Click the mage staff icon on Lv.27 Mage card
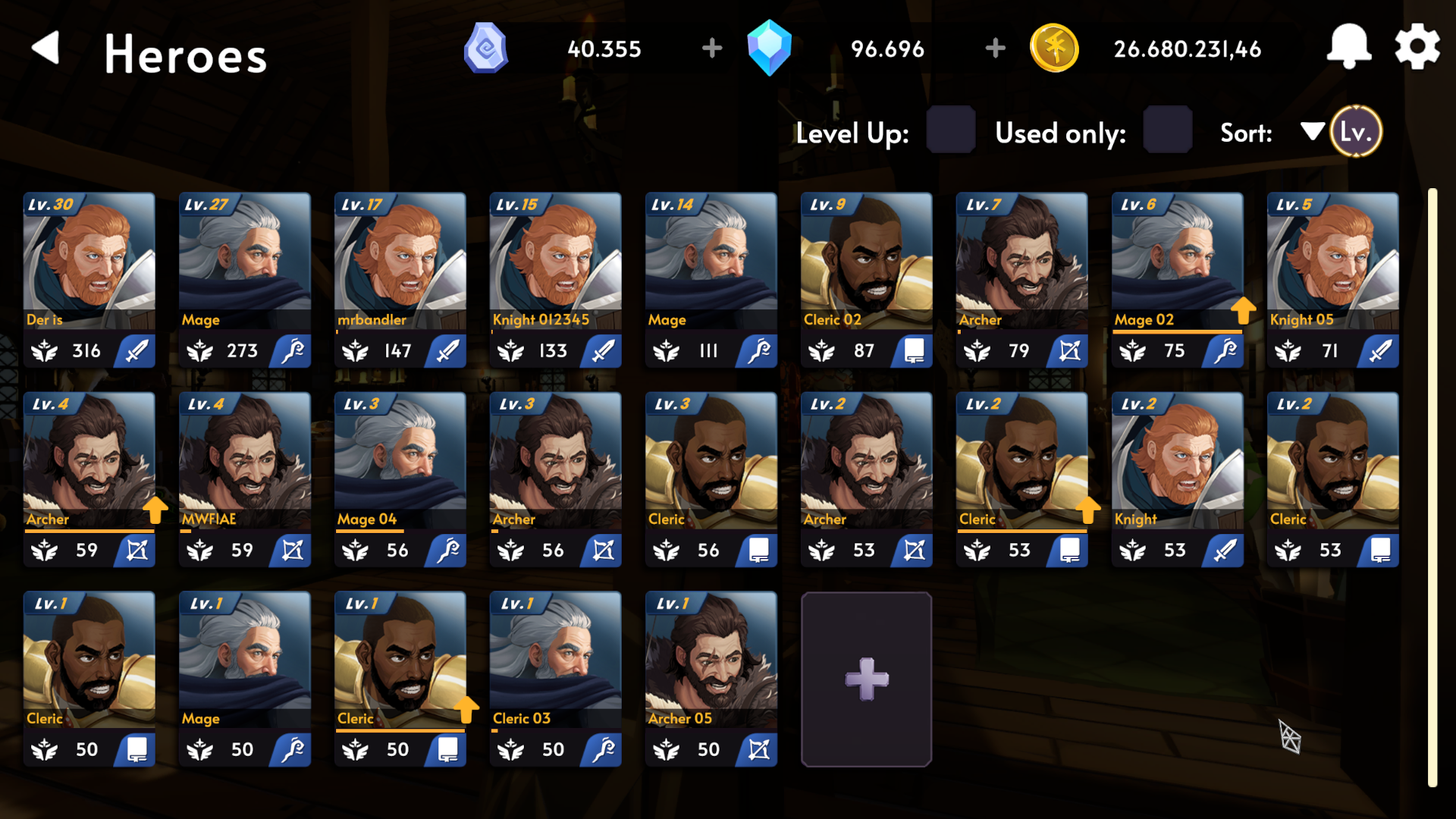The image size is (1456, 819). point(291,350)
